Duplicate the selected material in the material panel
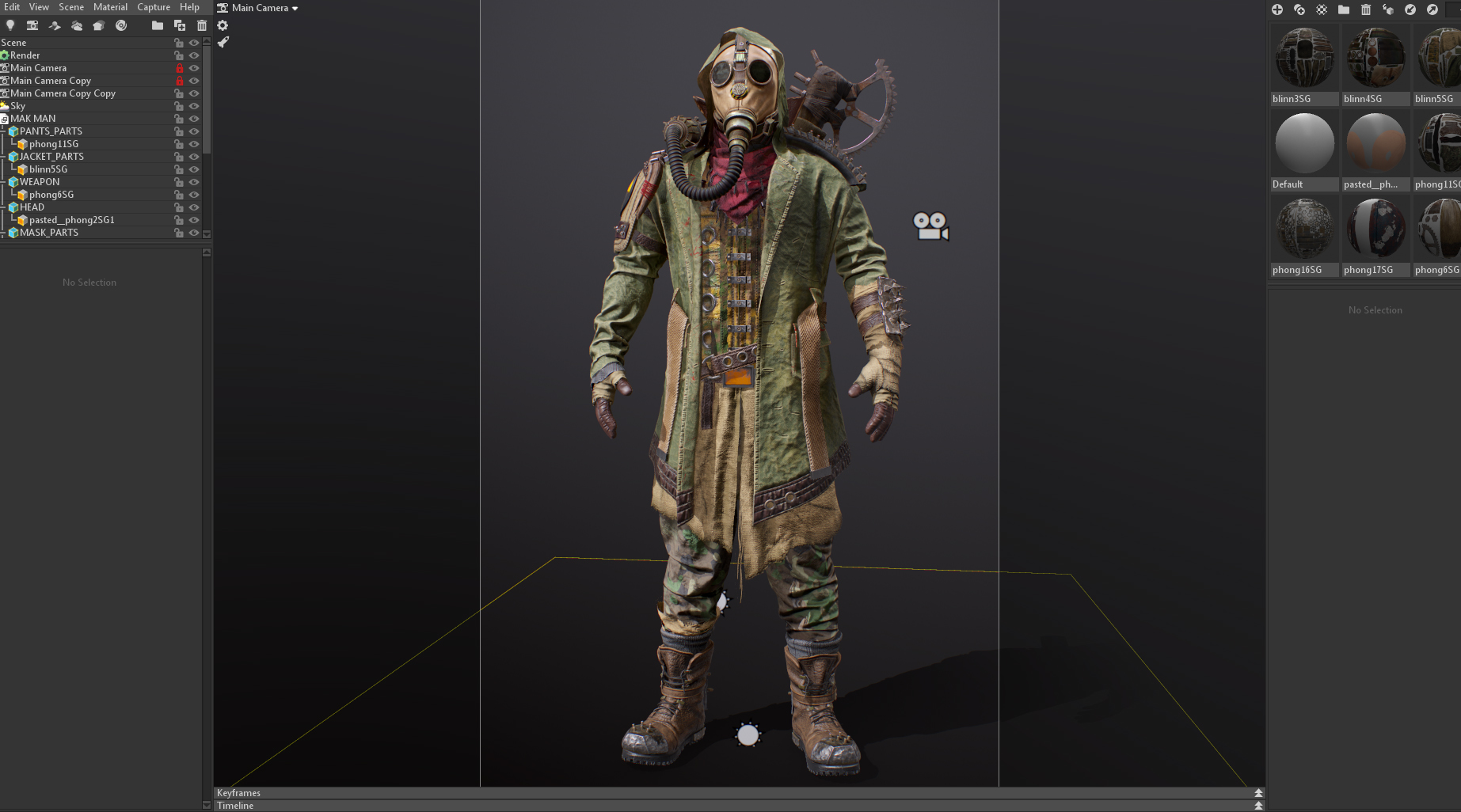 point(1299,9)
